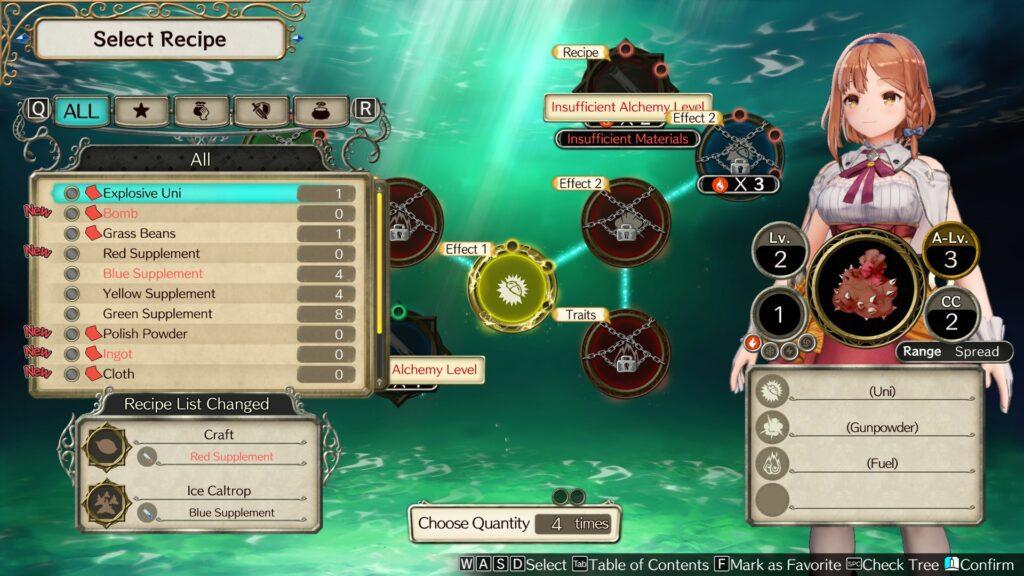Pick the Green Supplement recipe

pos(200,313)
